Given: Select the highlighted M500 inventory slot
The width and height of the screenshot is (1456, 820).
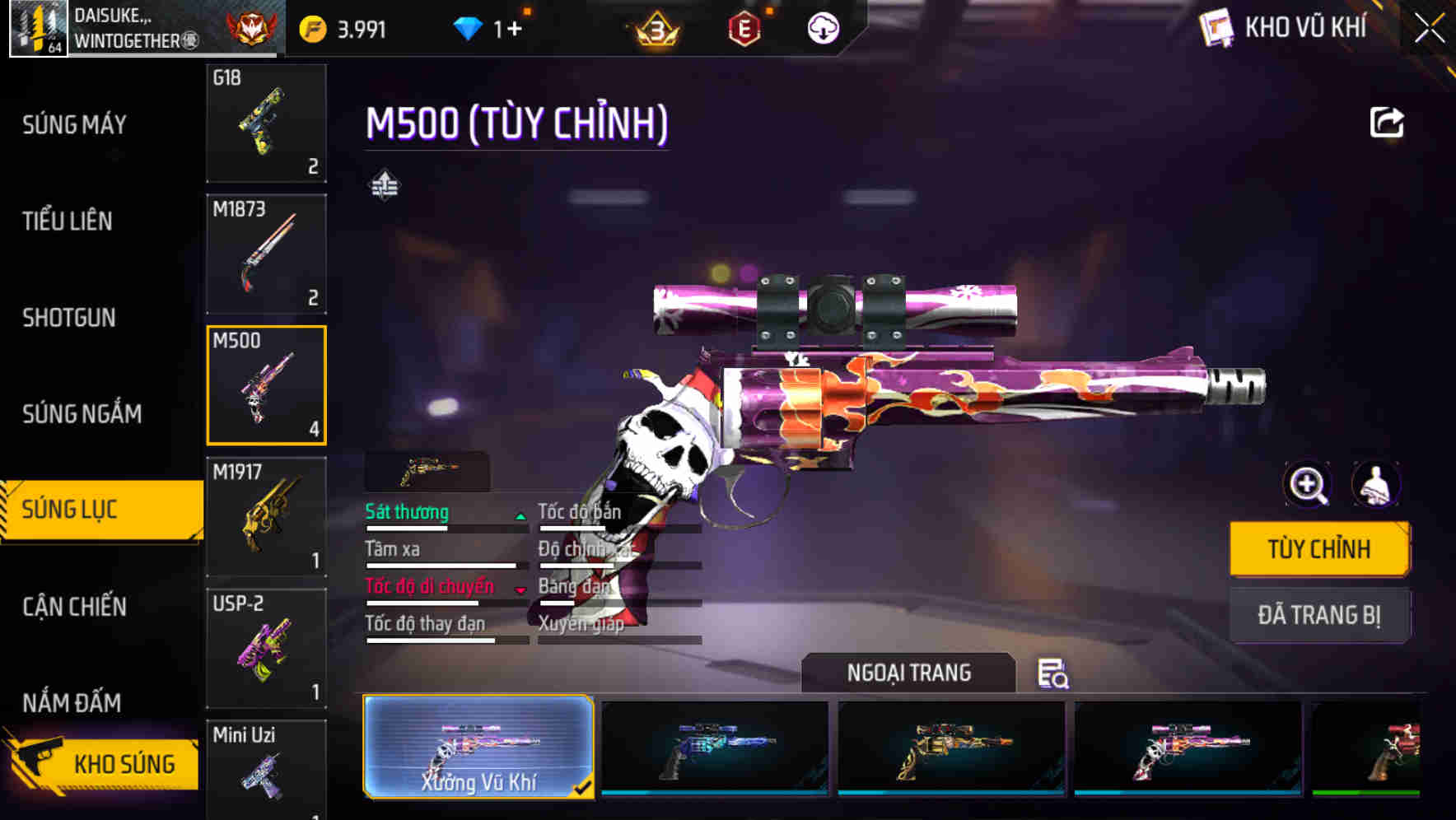Looking at the screenshot, I should tap(266, 384).
